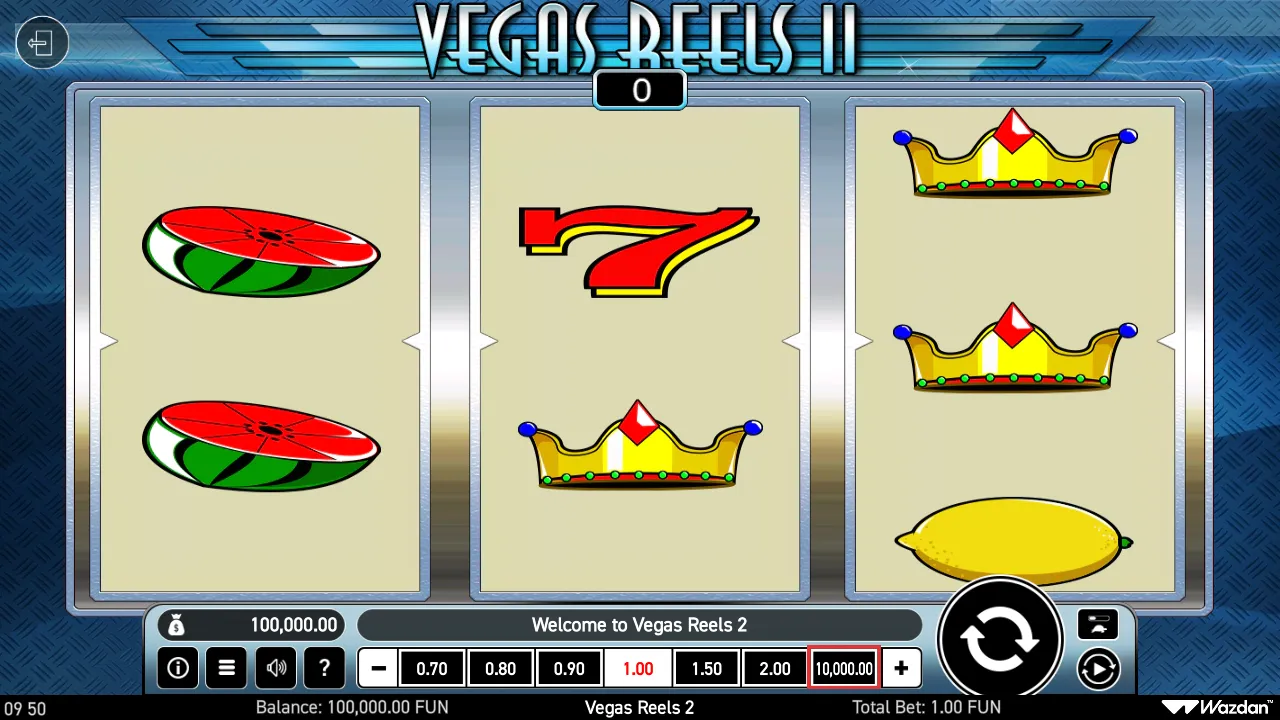Open the game information screen
The image size is (1280, 720).
(177, 668)
